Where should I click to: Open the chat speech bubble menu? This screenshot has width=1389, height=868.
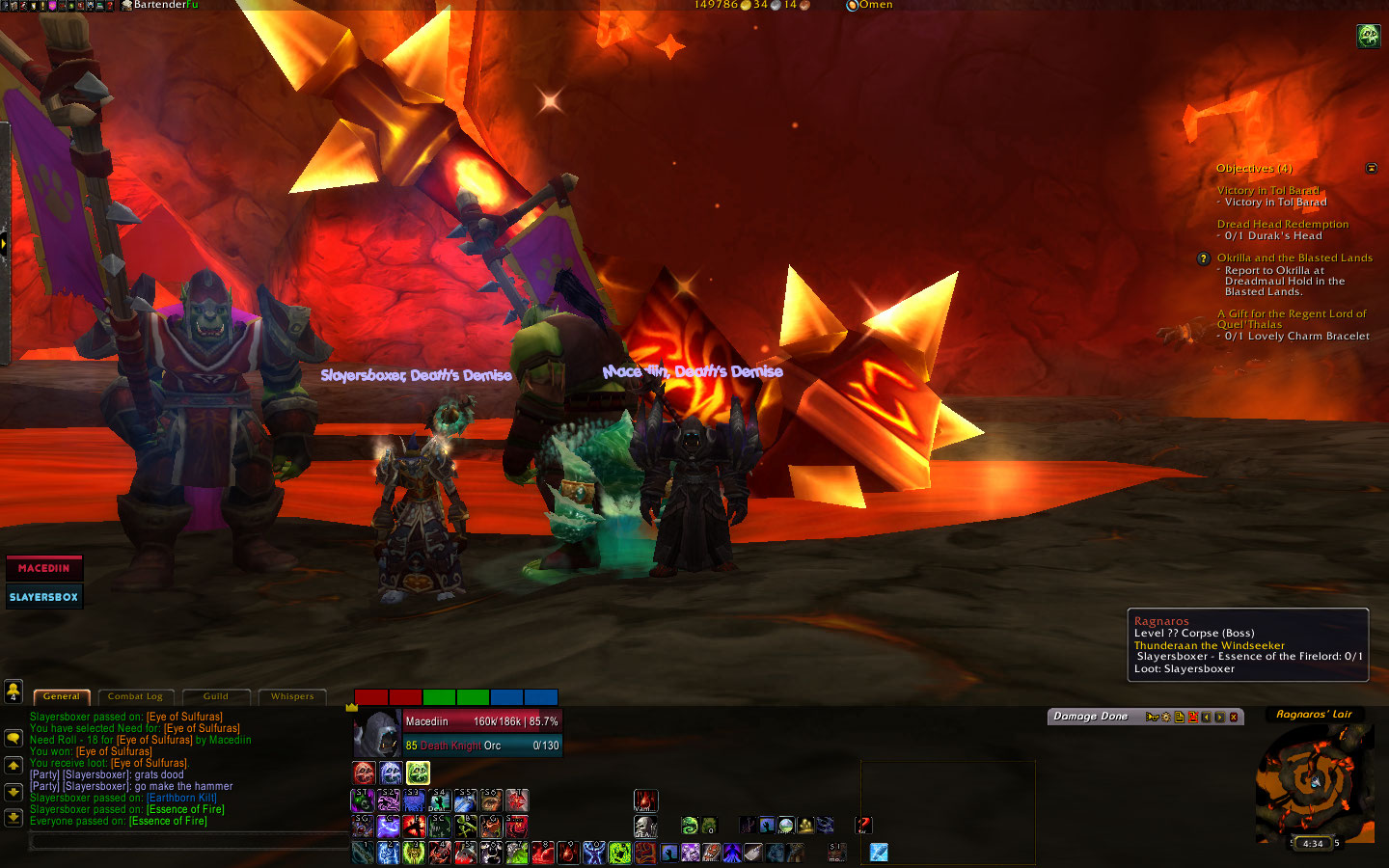tap(14, 738)
